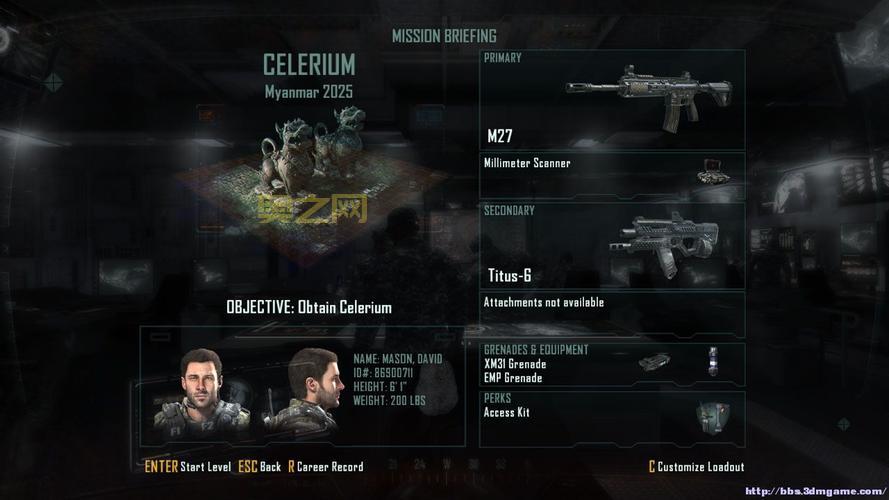Viewport: 889px width, 500px height.
Task: Open the Access Kit perks panel
Action: click(612, 418)
